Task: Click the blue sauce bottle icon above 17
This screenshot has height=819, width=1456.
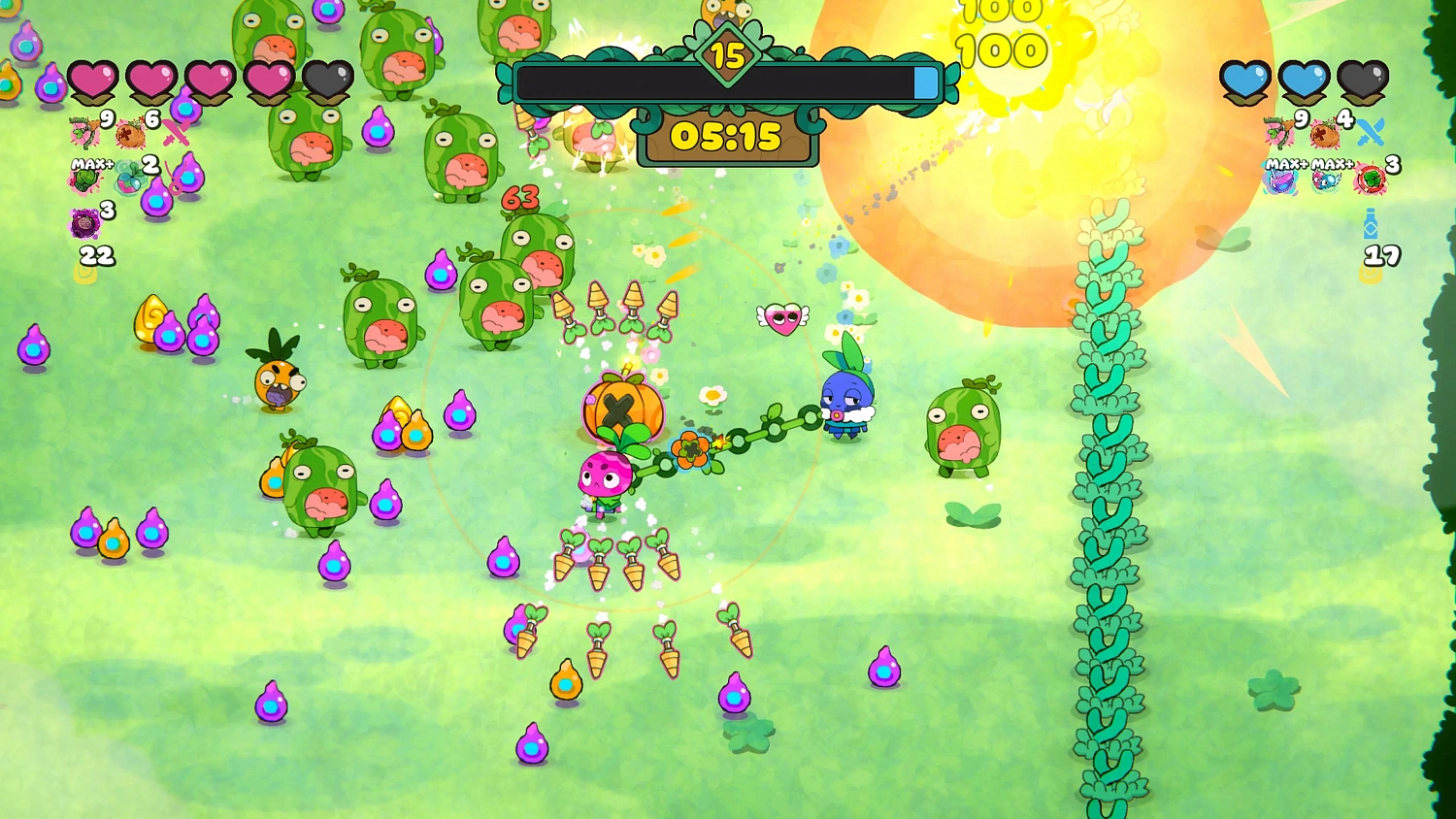Action: pos(1370,225)
